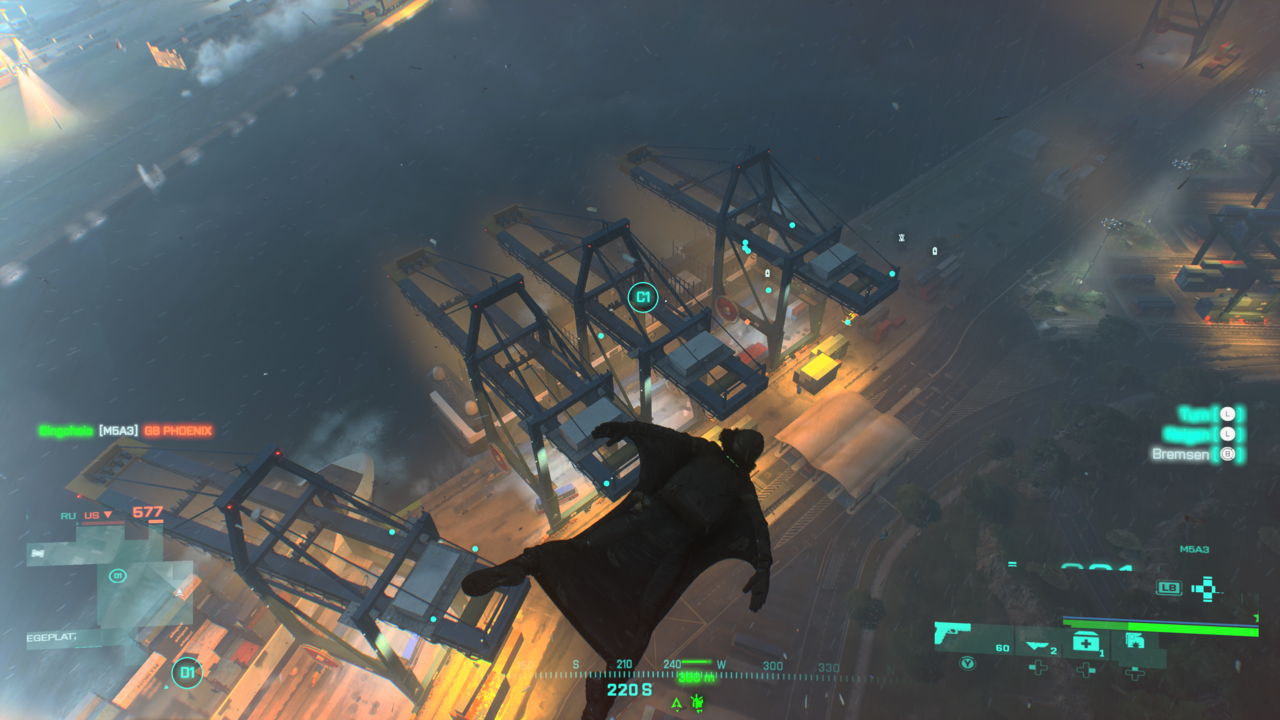This screenshot has height=720, width=1280.
Task: Click the small D1 marker on the minimap
Action: click(x=118, y=576)
